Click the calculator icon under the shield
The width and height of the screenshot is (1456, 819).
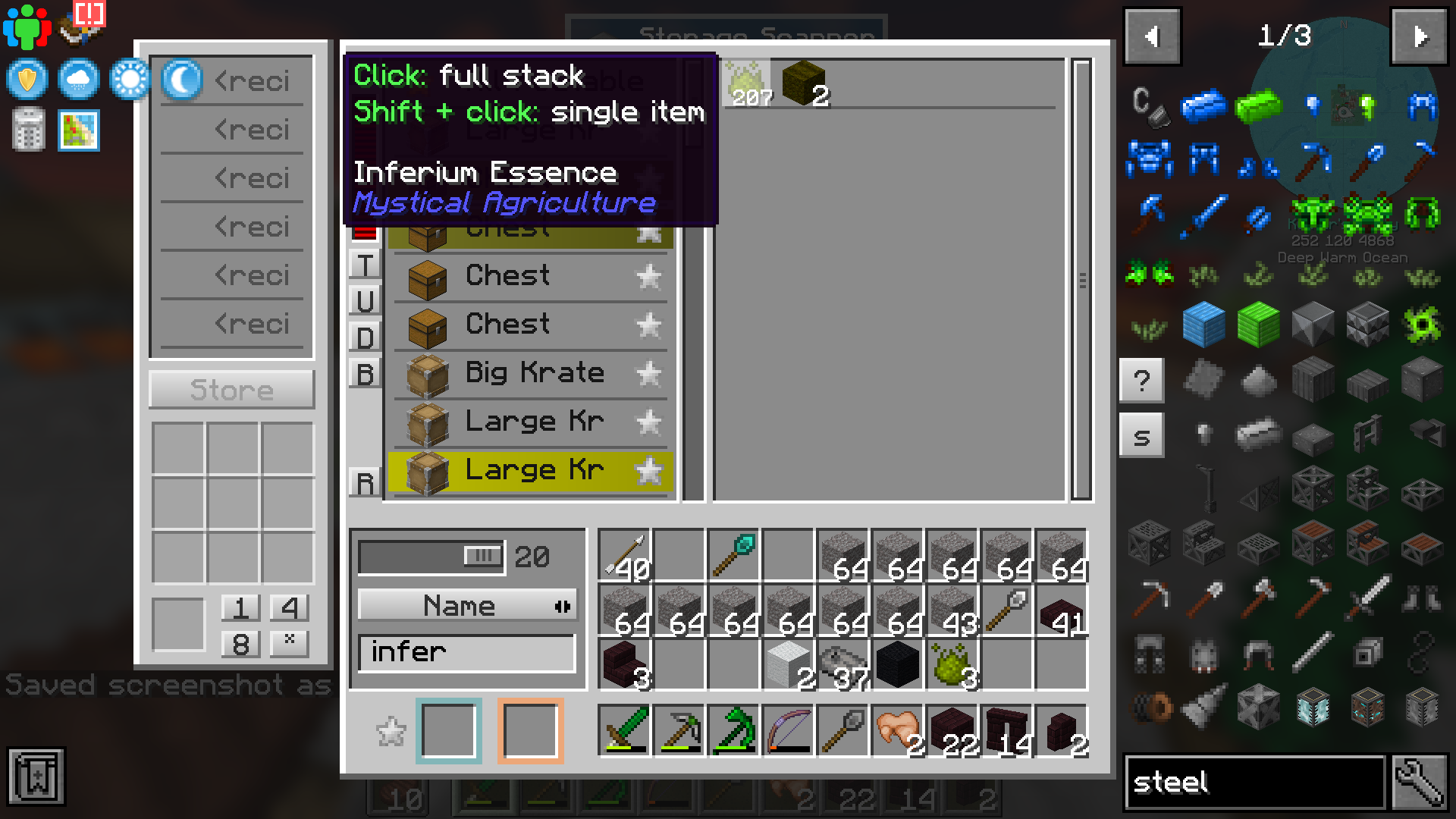27,130
